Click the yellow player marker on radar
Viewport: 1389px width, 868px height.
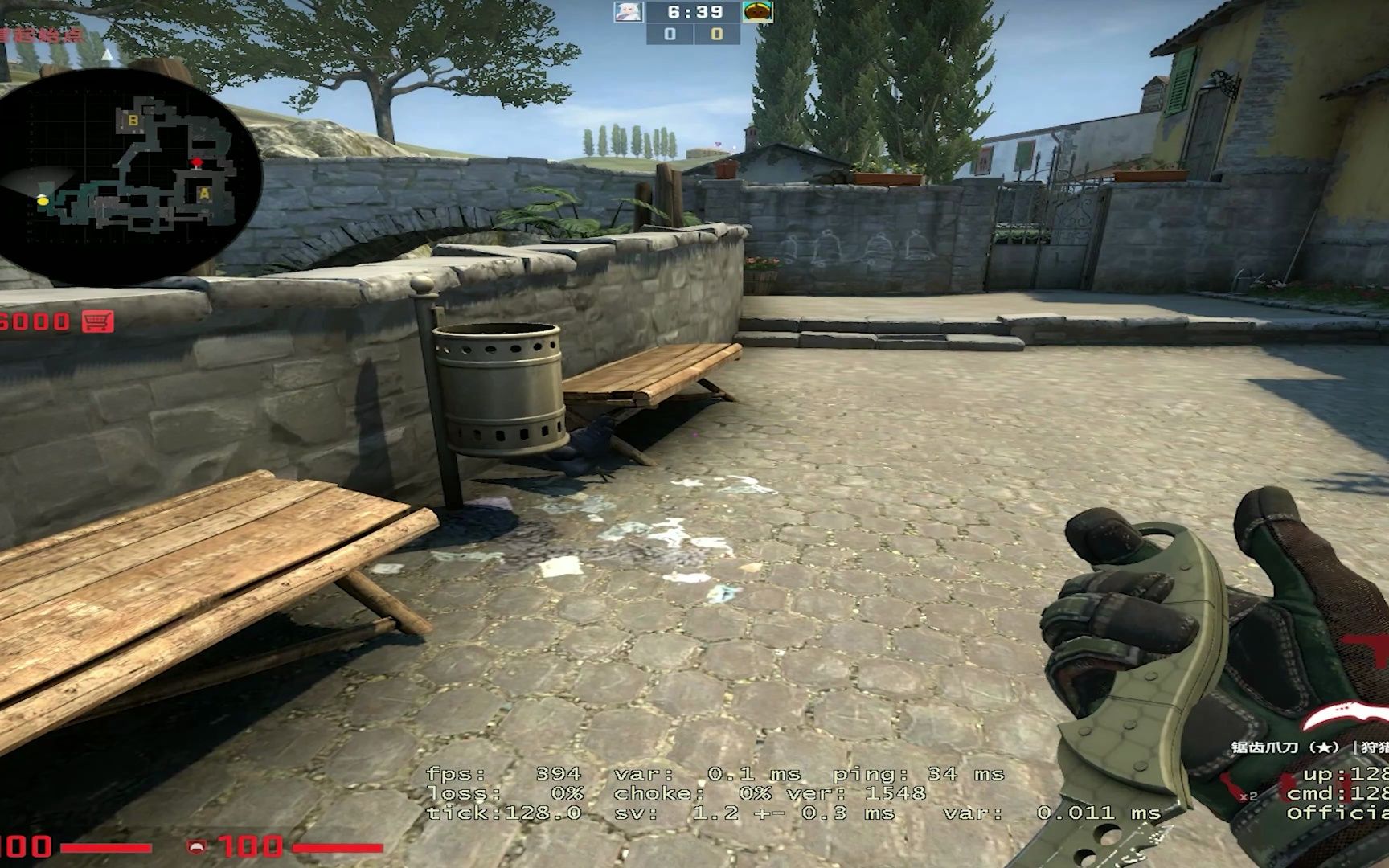tap(44, 199)
